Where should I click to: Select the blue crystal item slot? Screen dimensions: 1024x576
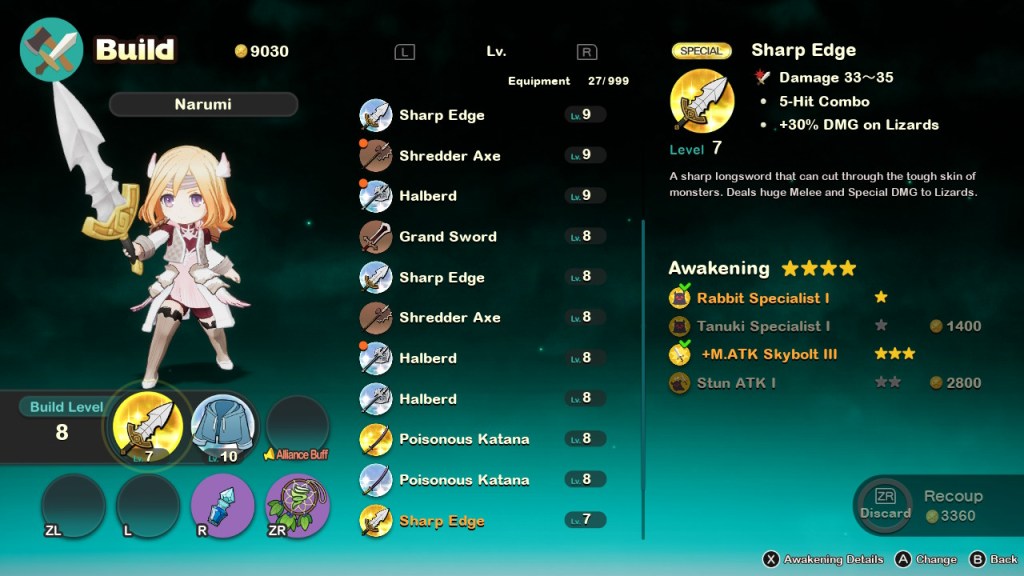click(223, 505)
